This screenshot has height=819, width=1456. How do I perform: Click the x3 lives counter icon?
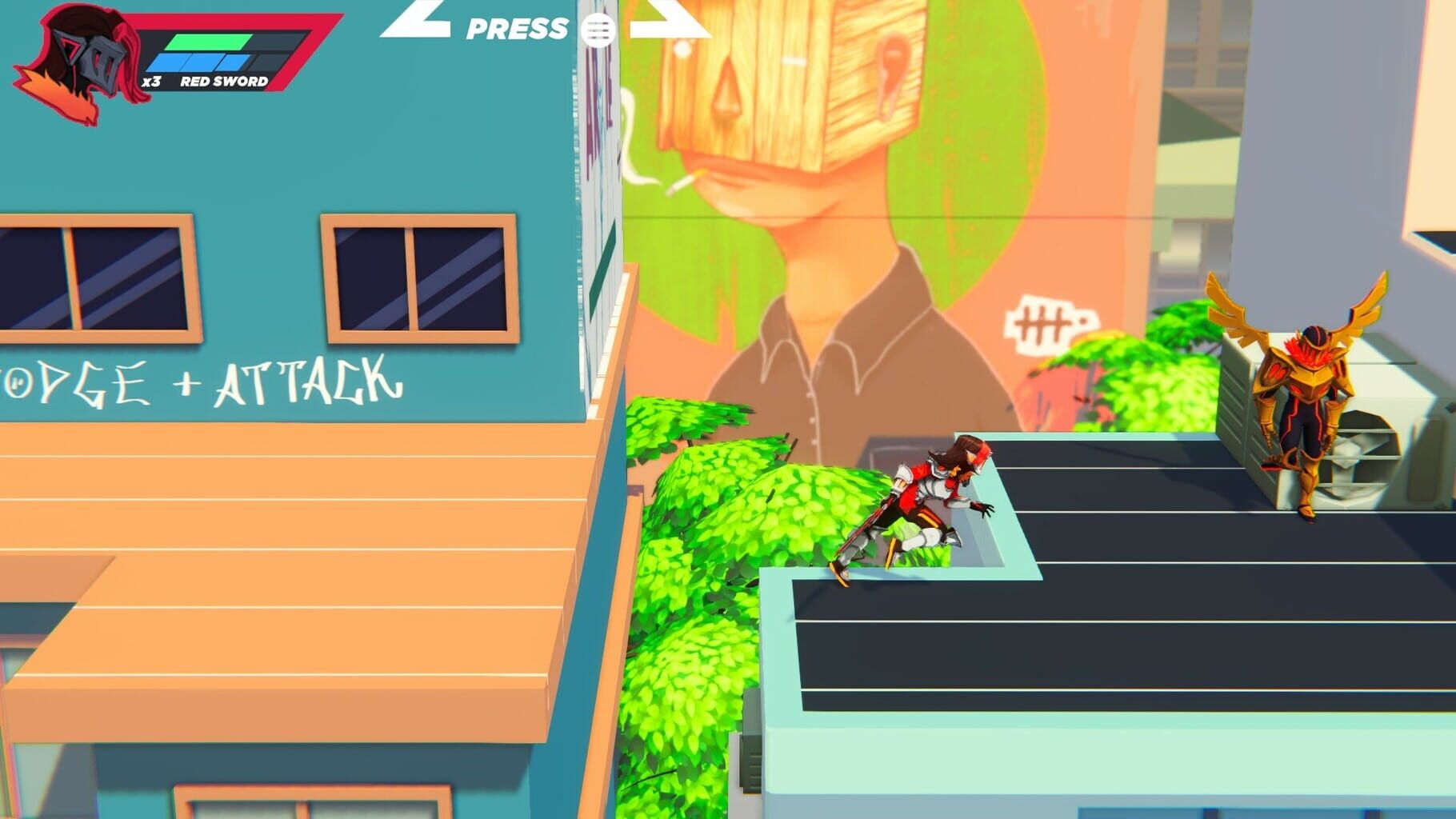click(x=150, y=80)
